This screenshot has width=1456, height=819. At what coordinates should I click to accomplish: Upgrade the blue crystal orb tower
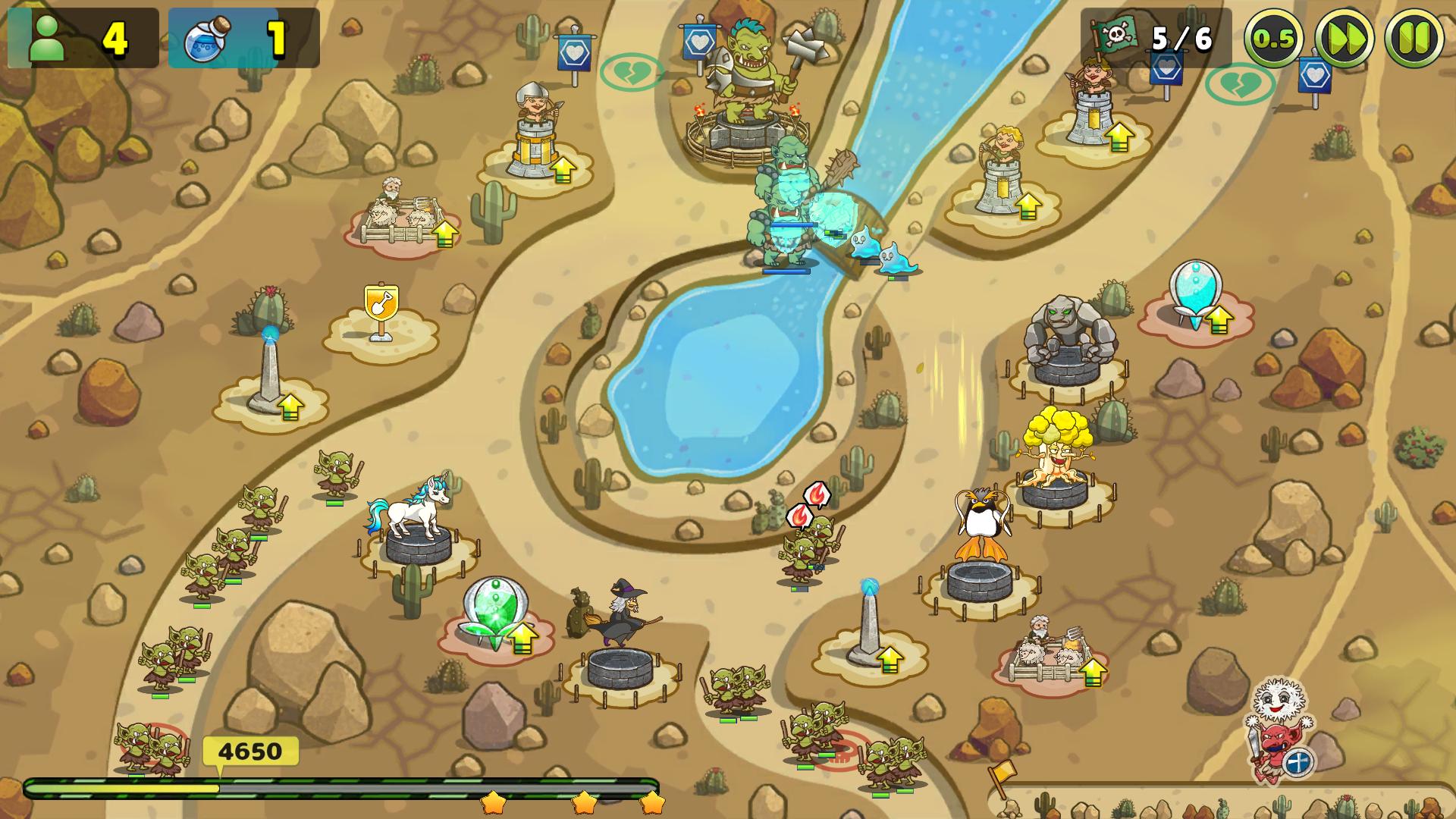[x=1219, y=319]
